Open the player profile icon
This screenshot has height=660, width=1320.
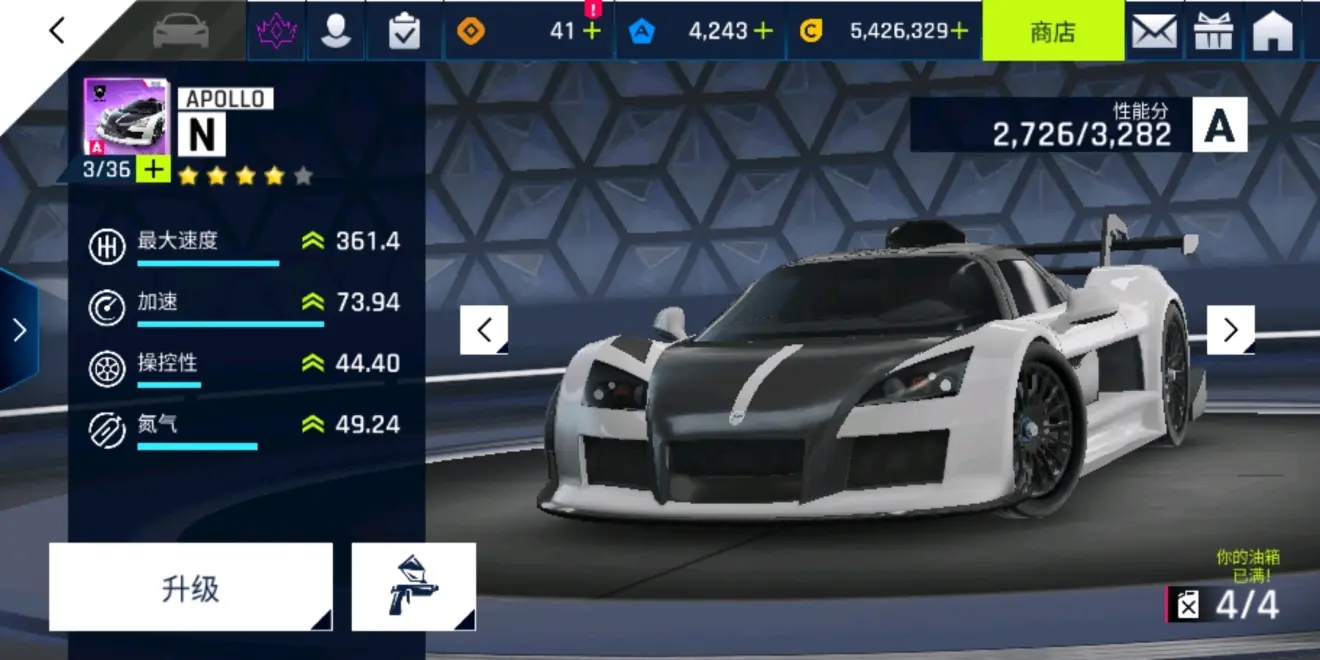(336, 31)
